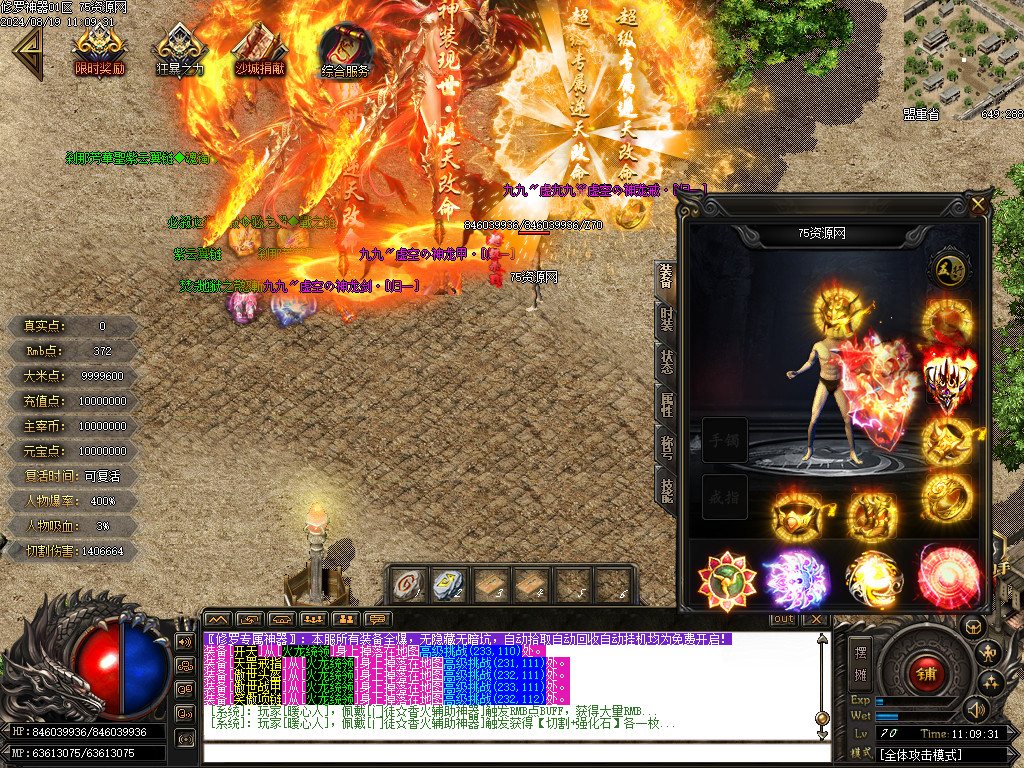Select the 称号 tab

pos(666,445)
